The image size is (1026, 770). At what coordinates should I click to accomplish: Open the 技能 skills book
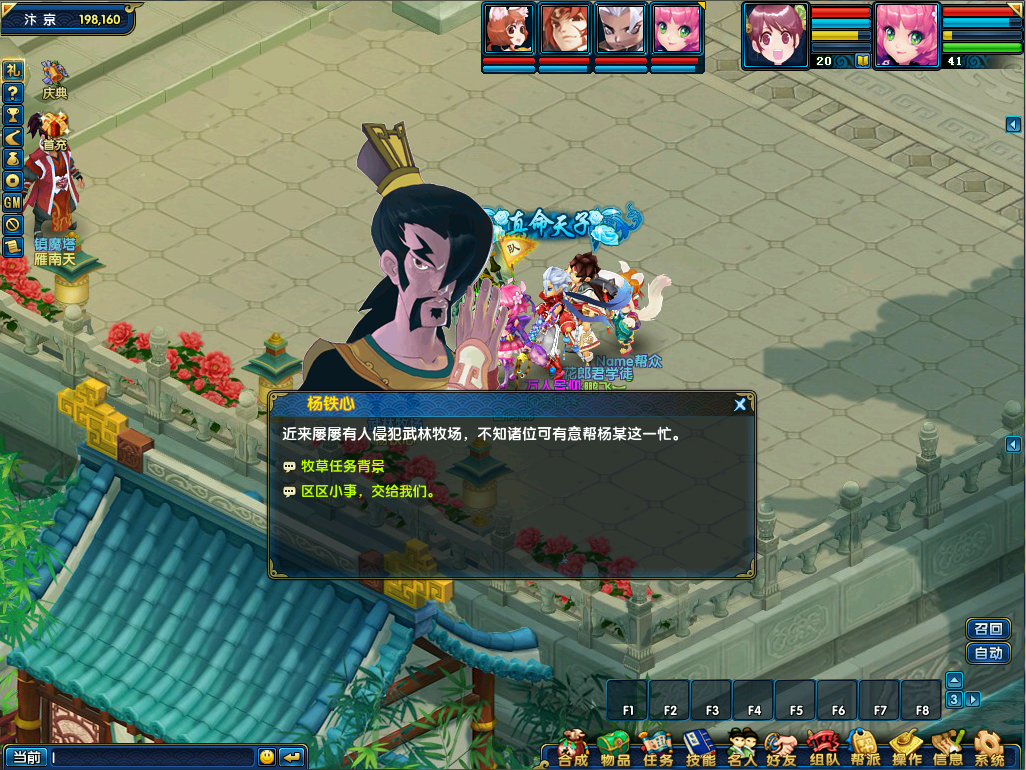pyautogui.click(x=700, y=748)
